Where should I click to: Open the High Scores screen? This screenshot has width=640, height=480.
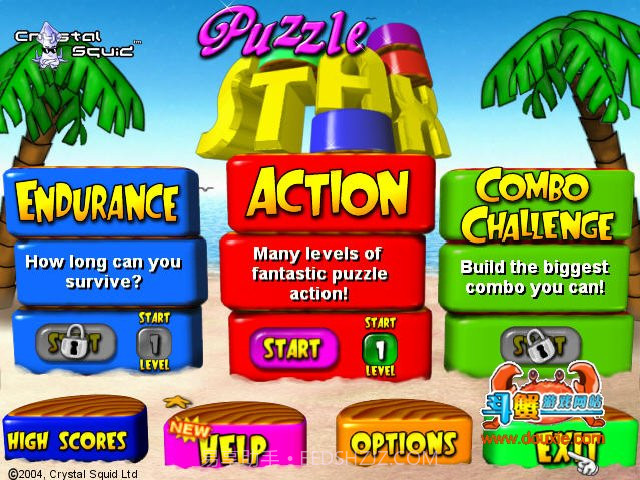(x=68, y=440)
